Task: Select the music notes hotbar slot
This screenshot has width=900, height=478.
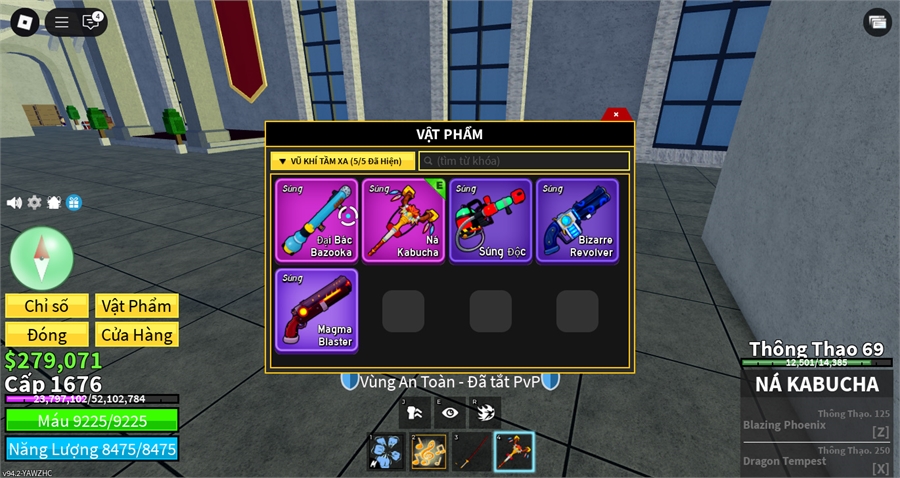Action: tap(428, 452)
